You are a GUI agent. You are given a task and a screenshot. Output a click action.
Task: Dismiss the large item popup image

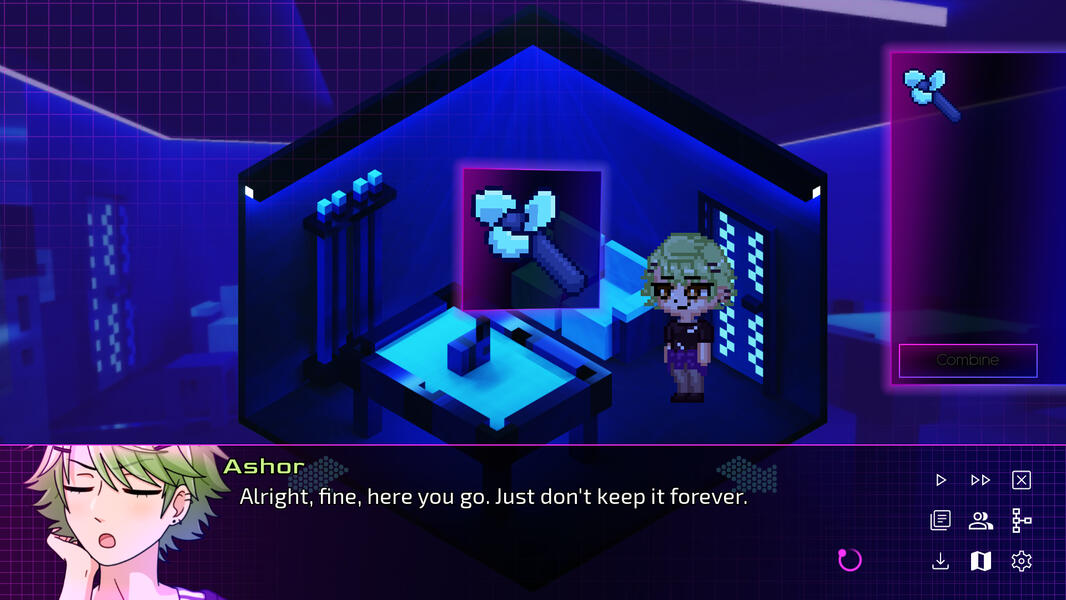coord(532,239)
